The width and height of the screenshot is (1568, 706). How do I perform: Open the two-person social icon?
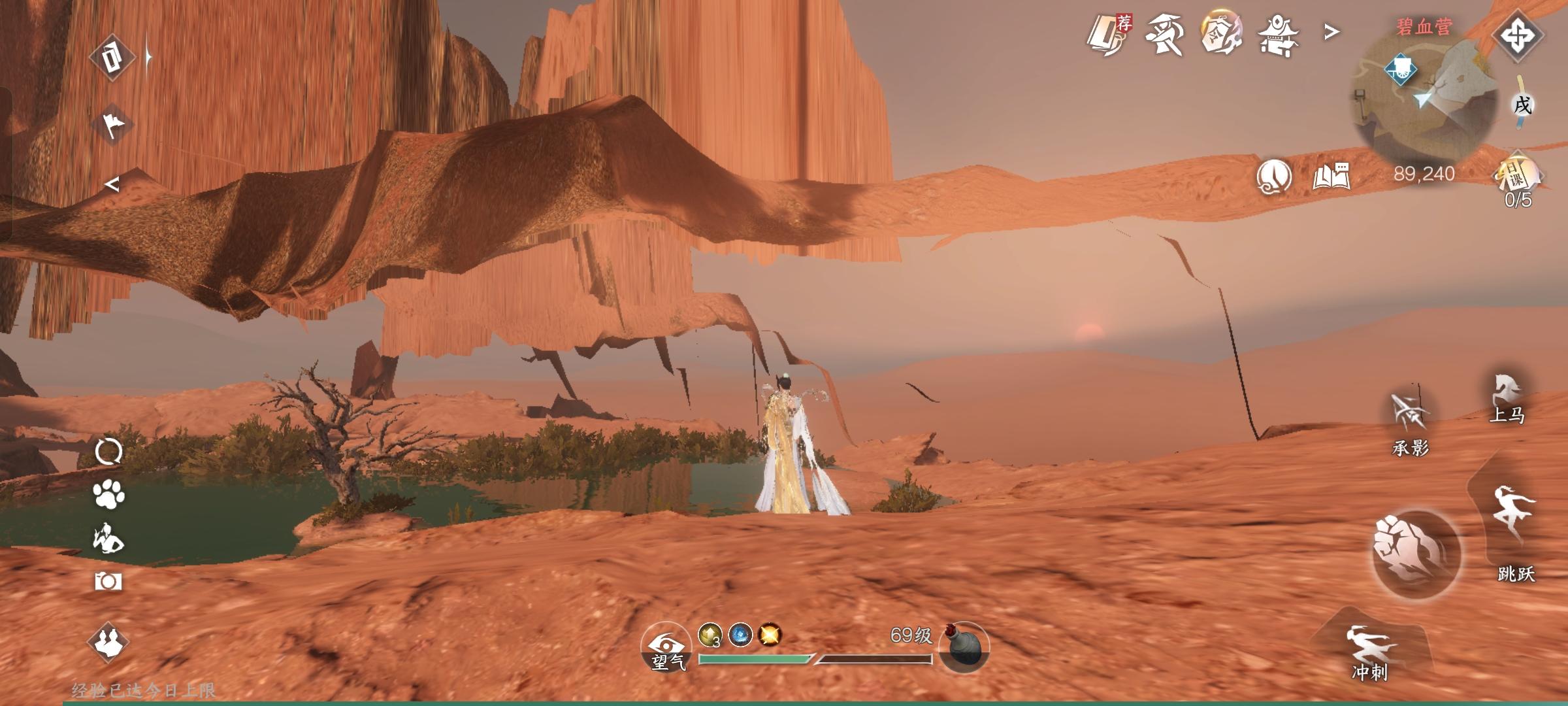pyautogui.click(x=108, y=642)
